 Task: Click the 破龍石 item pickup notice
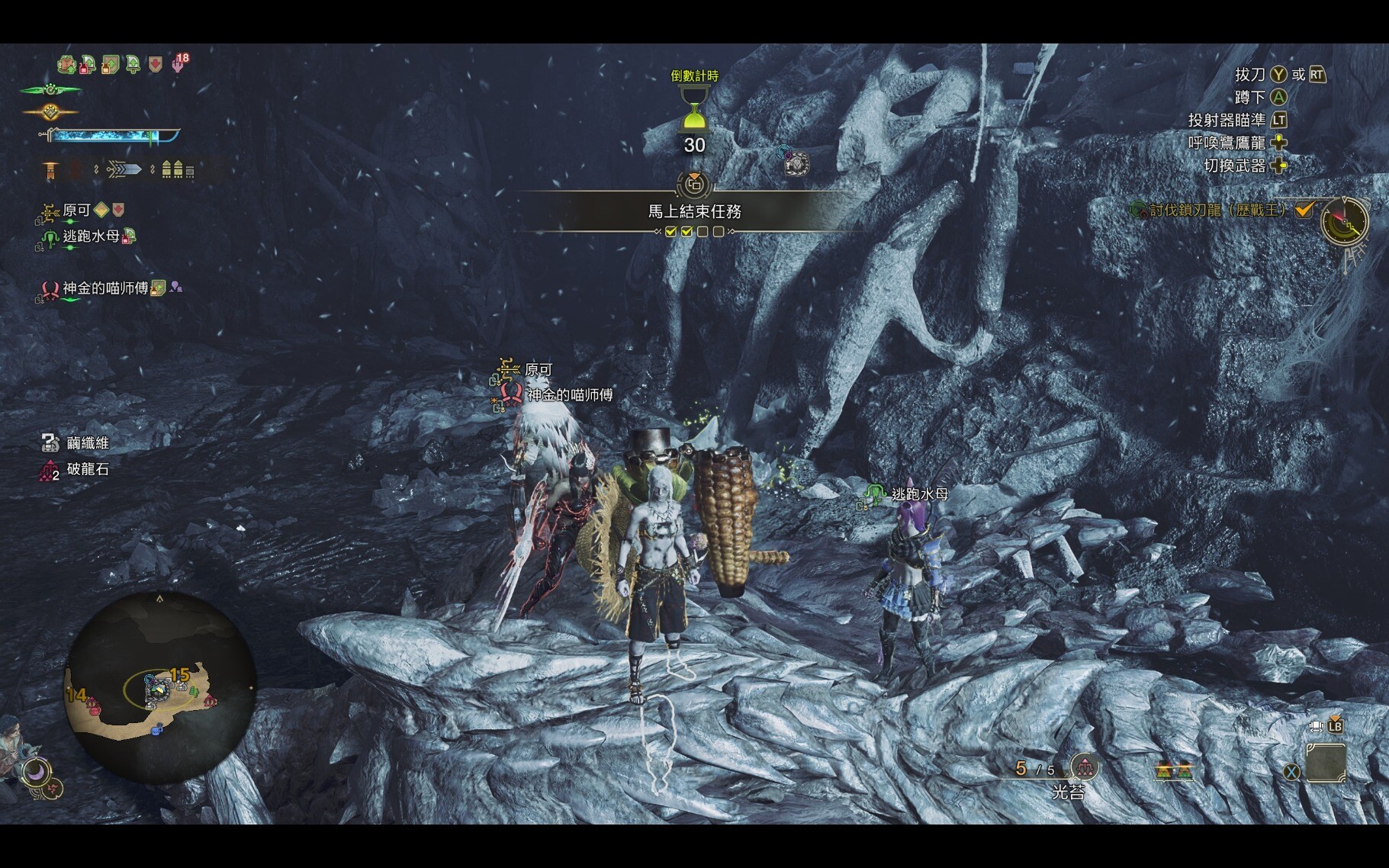click(87, 469)
